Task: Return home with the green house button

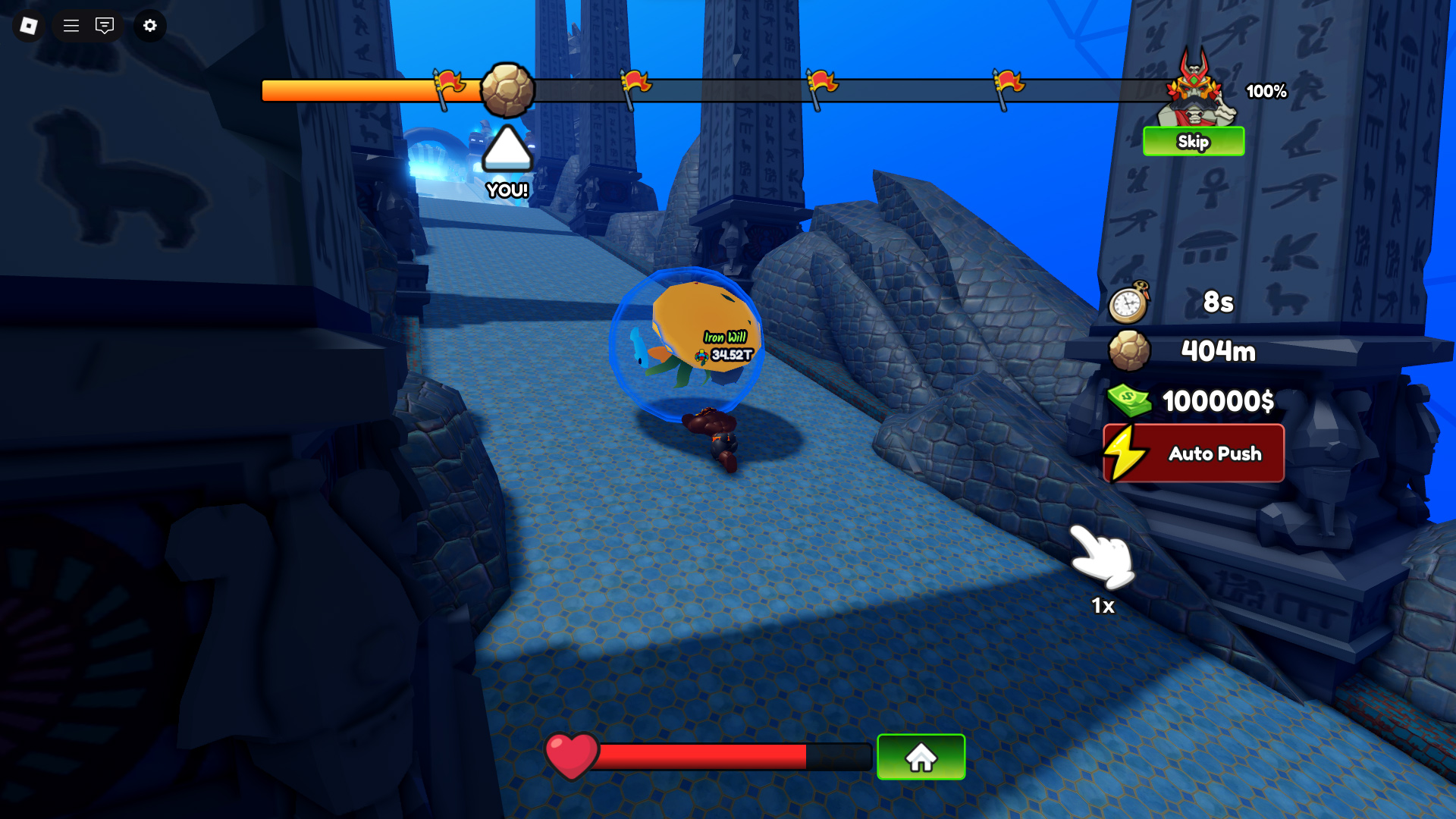Action: tap(921, 757)
